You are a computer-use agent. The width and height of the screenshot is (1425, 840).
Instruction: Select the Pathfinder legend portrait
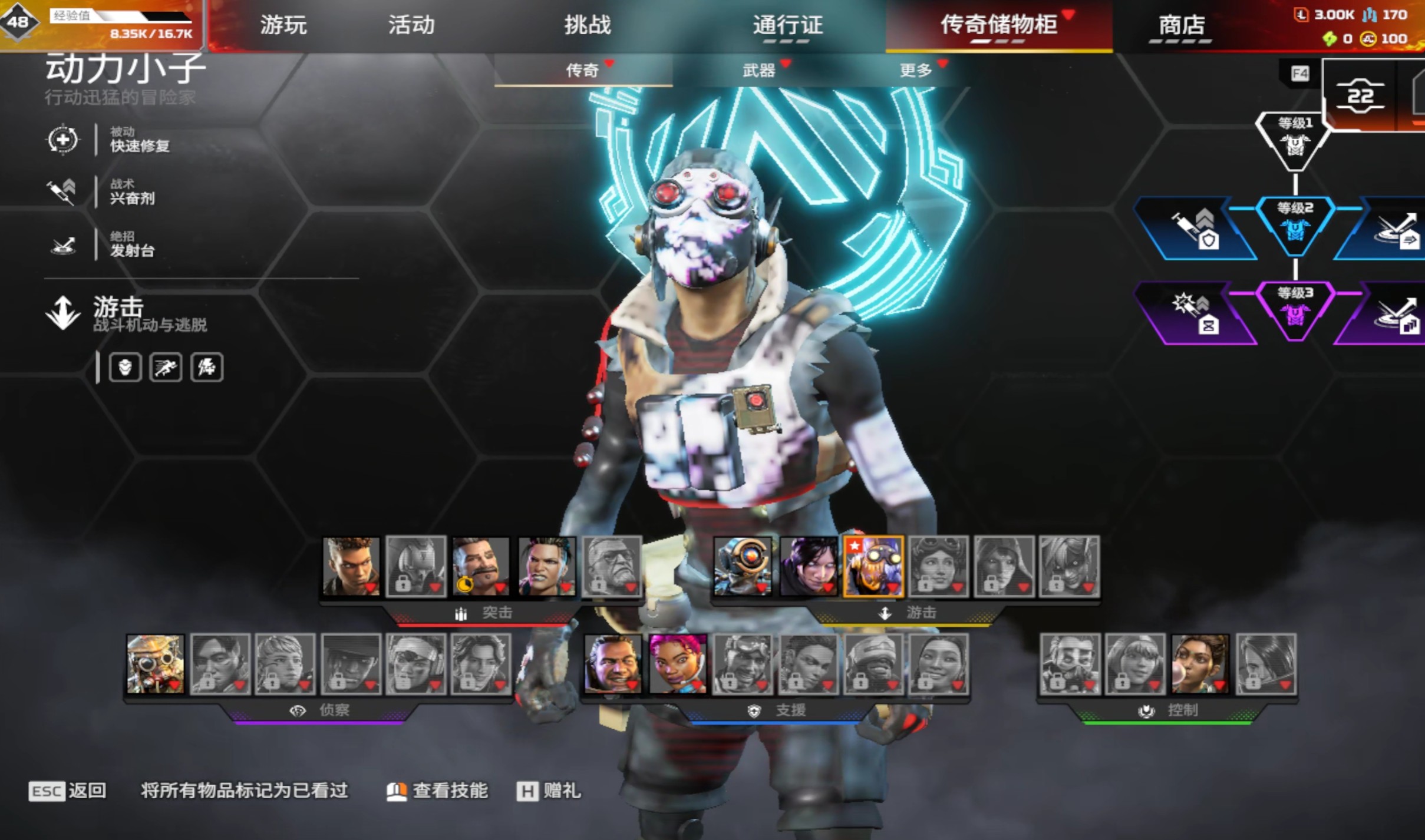(x=743, y=566)
